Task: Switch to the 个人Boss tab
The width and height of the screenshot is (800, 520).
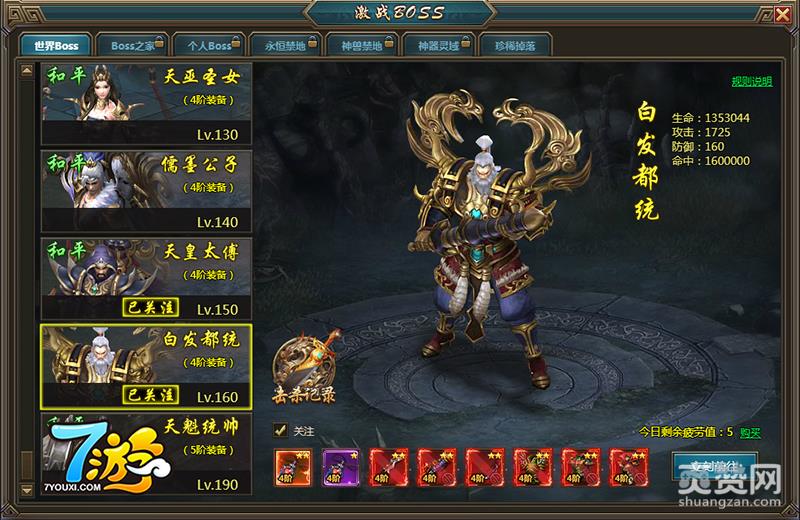Action: coord(207,45)
